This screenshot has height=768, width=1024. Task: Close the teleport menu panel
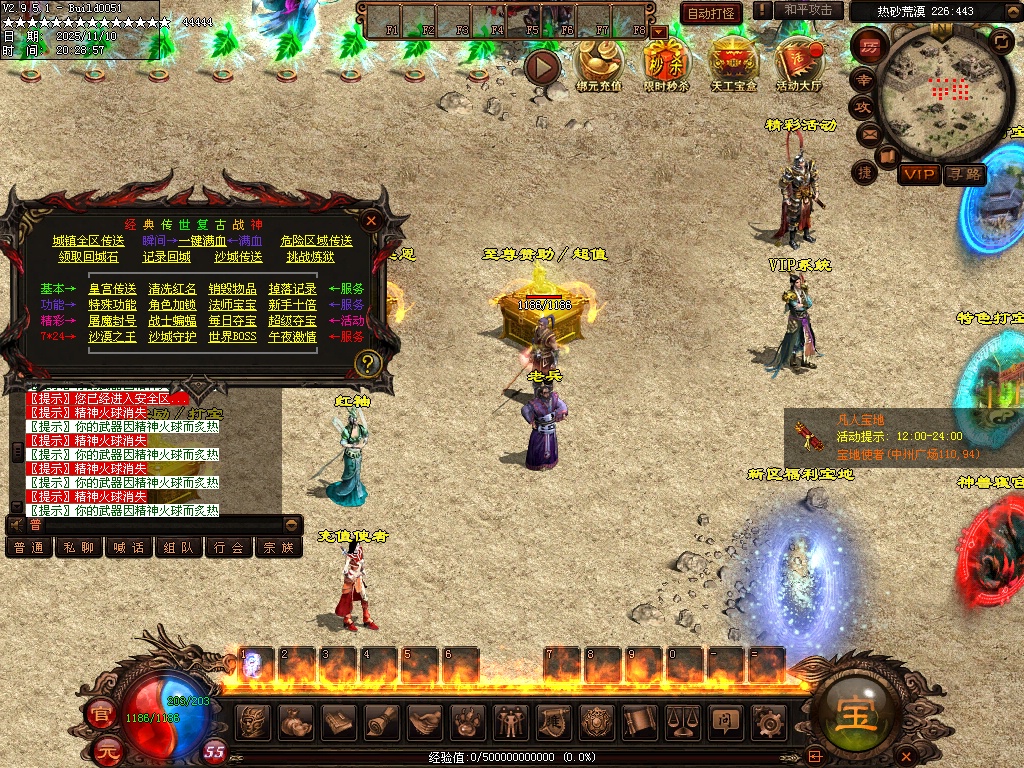tap(371, 221)
